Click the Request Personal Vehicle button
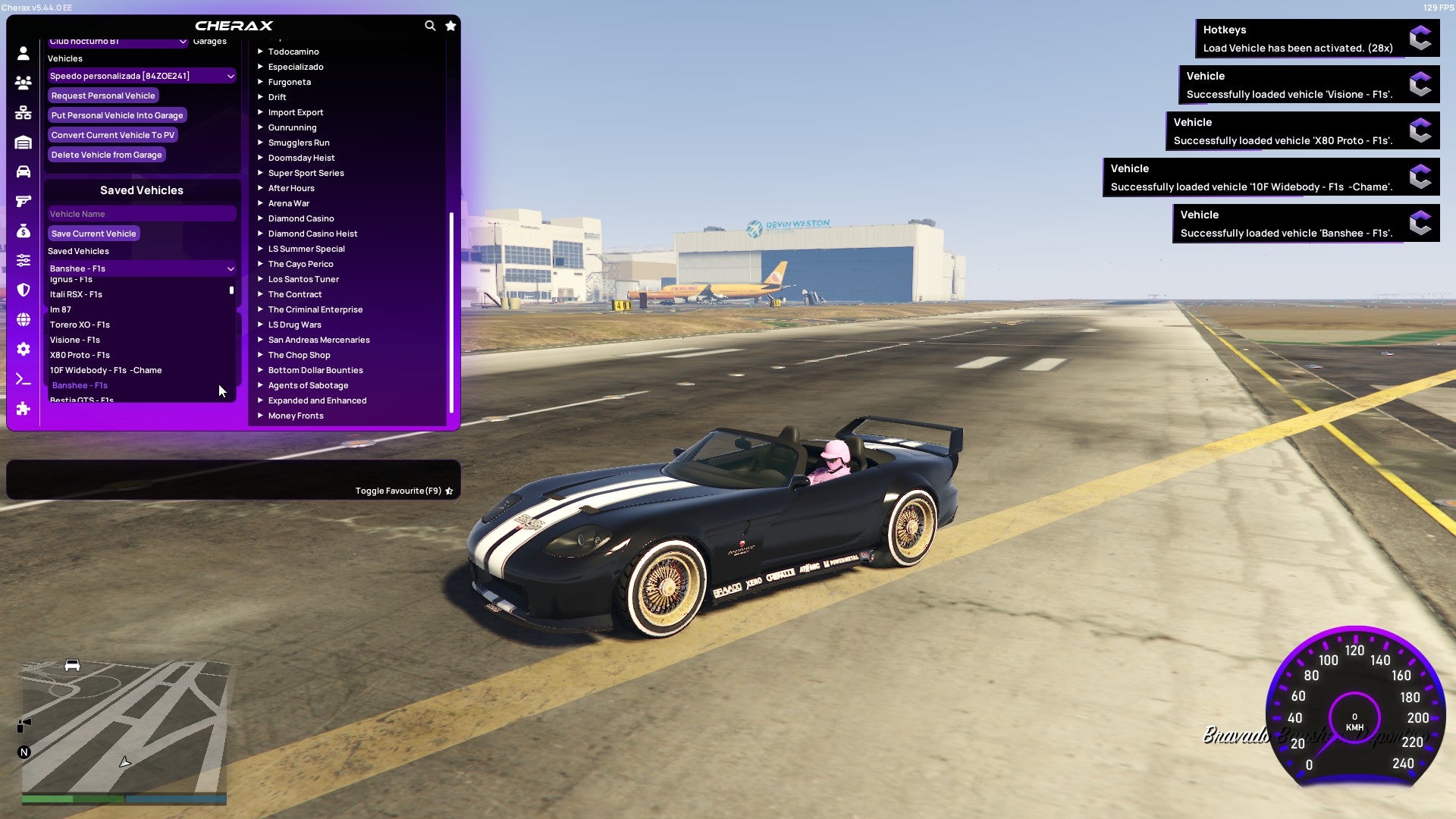 pos(103,95)
